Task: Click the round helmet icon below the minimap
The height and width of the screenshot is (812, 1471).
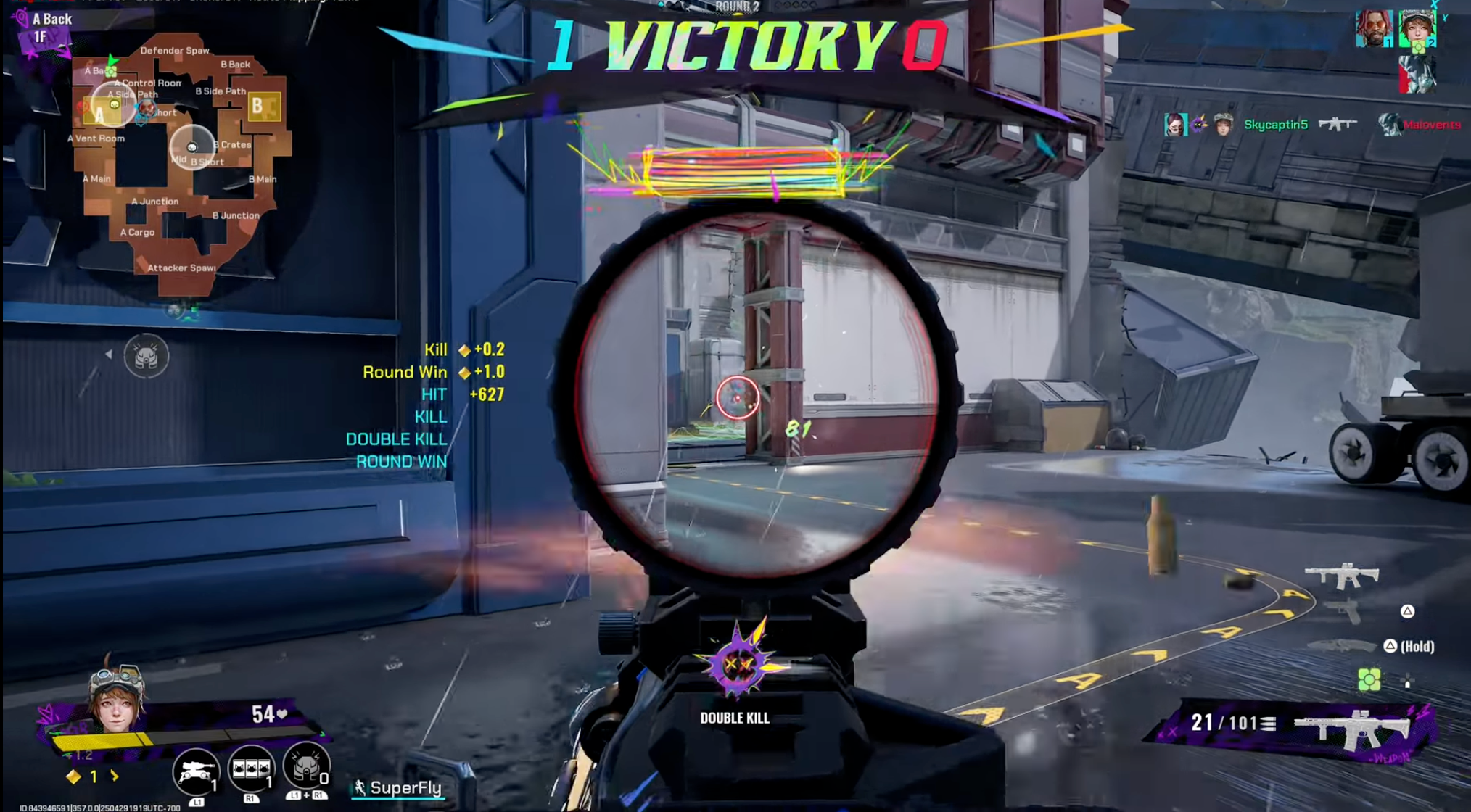Action: coord(146,355)
